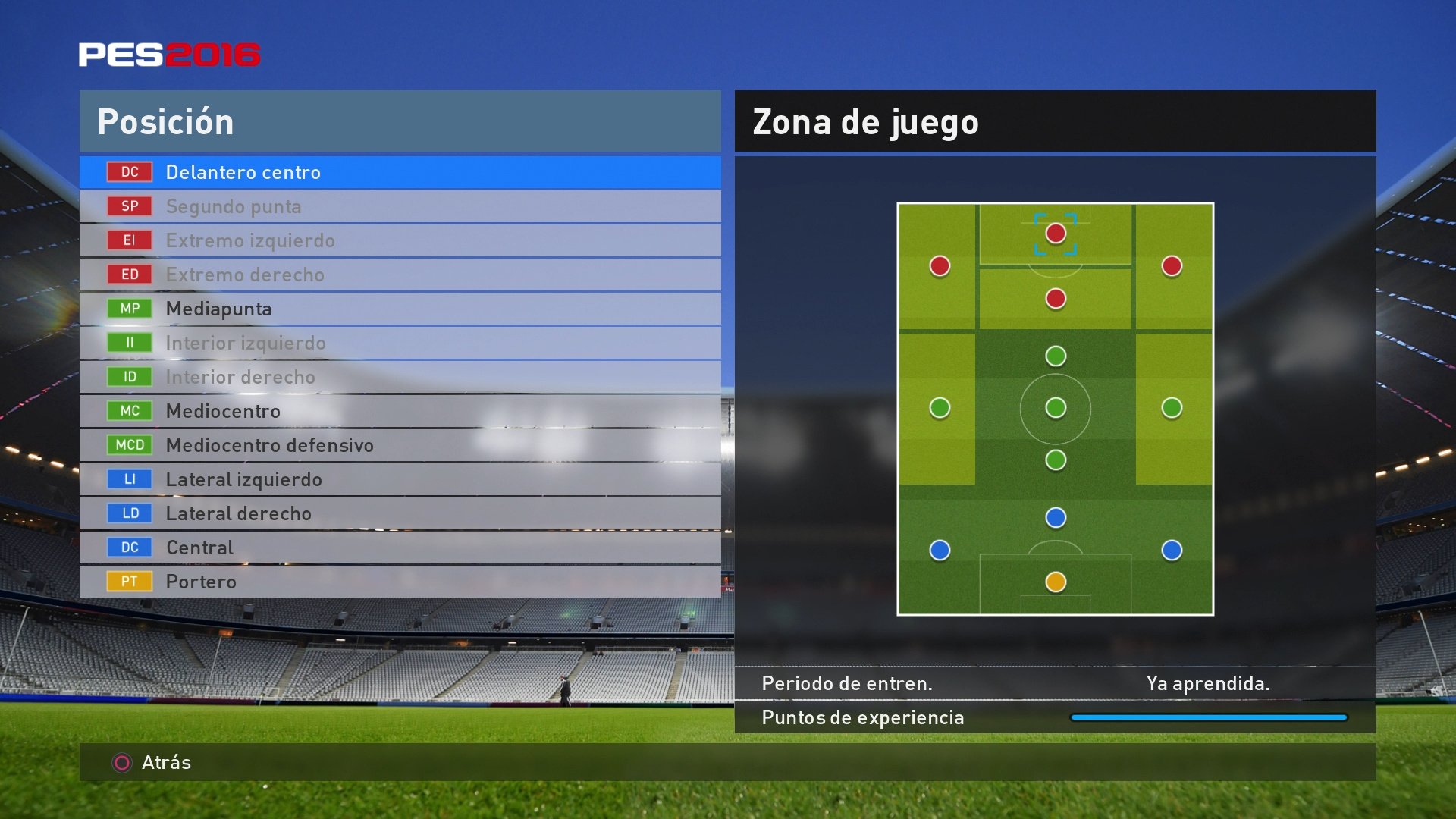Click the MCD badge for Mediocentro defensivo
Screen dimensions: 1456x819
[129, 445]
